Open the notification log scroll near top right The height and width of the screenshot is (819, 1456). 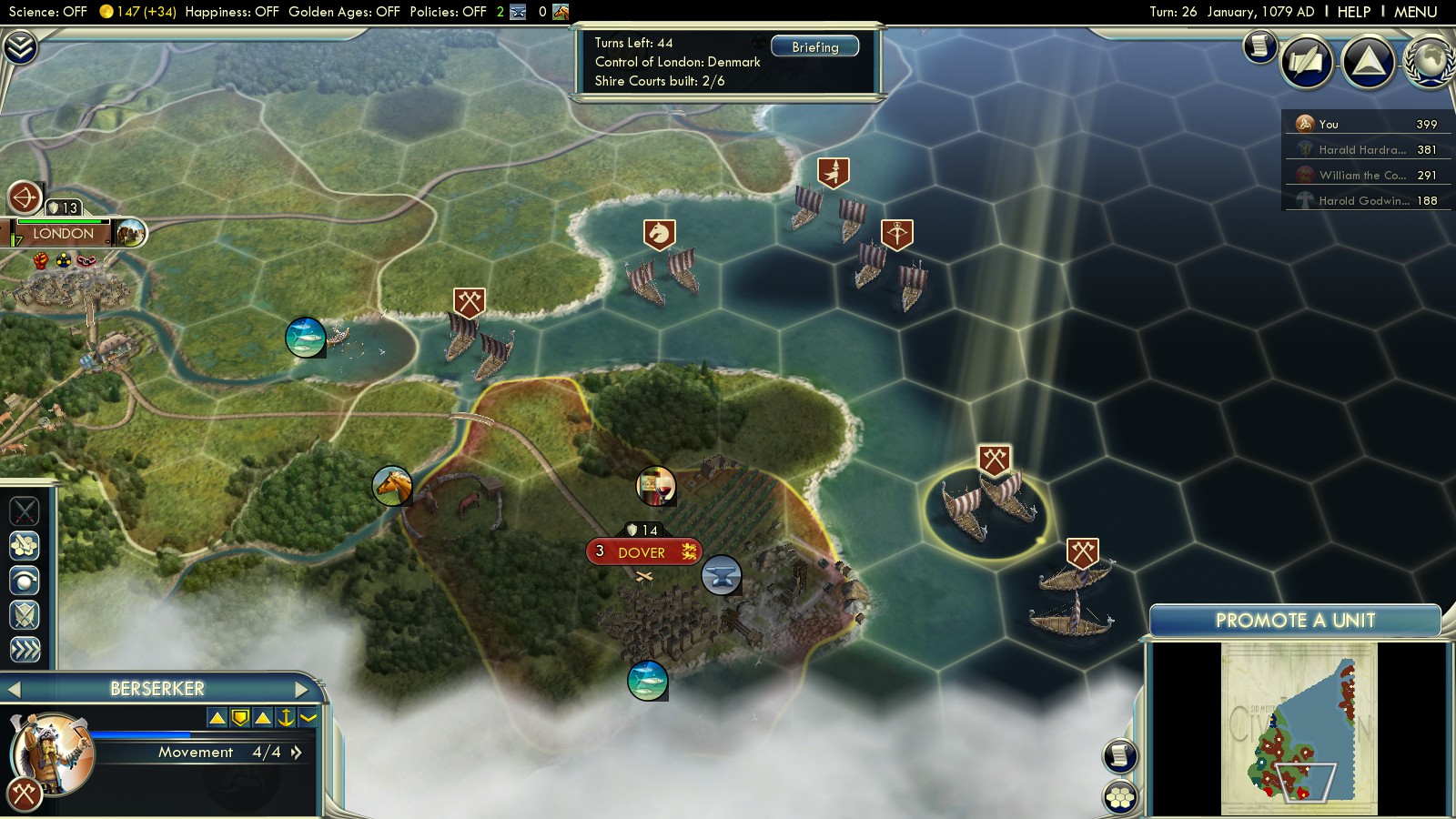(1259, 45)
